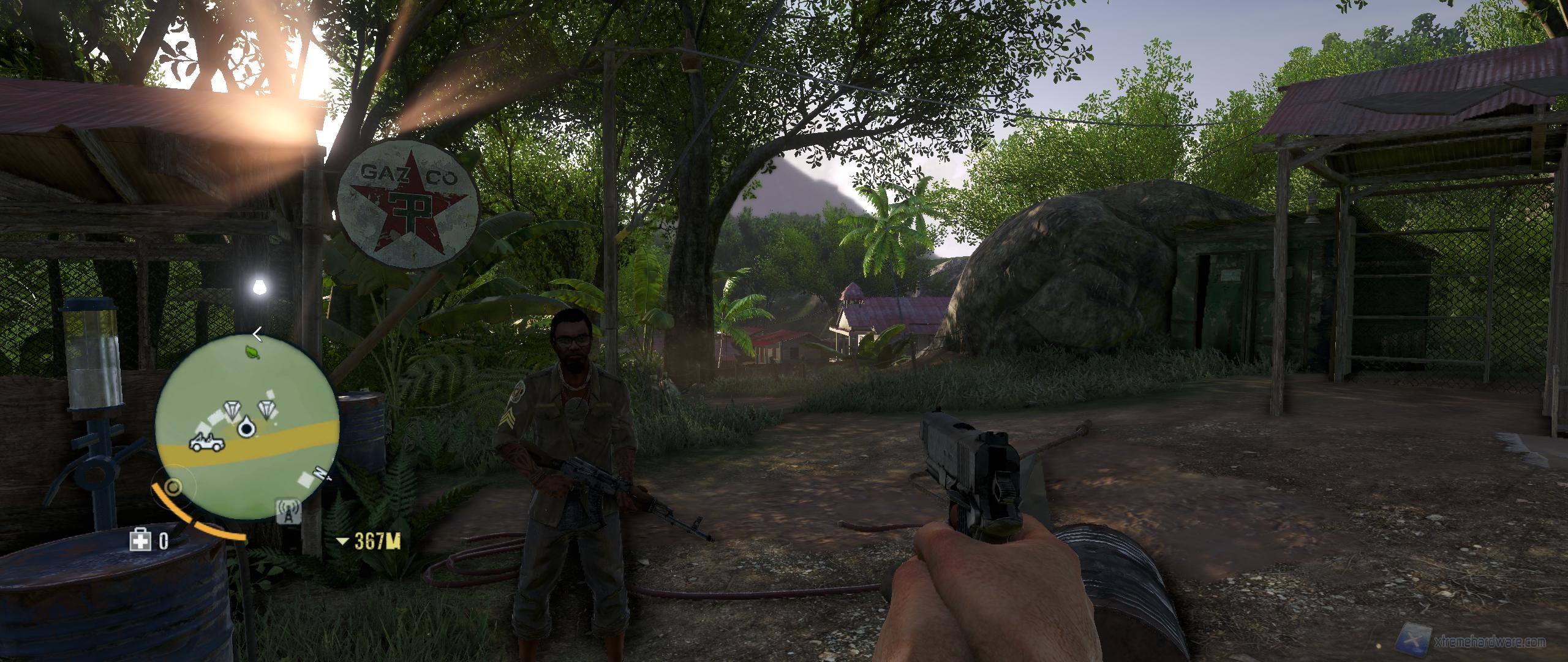Select the oil drop objective marker on minimap
The image size is (1568, 662).
[x=246, y=428]
